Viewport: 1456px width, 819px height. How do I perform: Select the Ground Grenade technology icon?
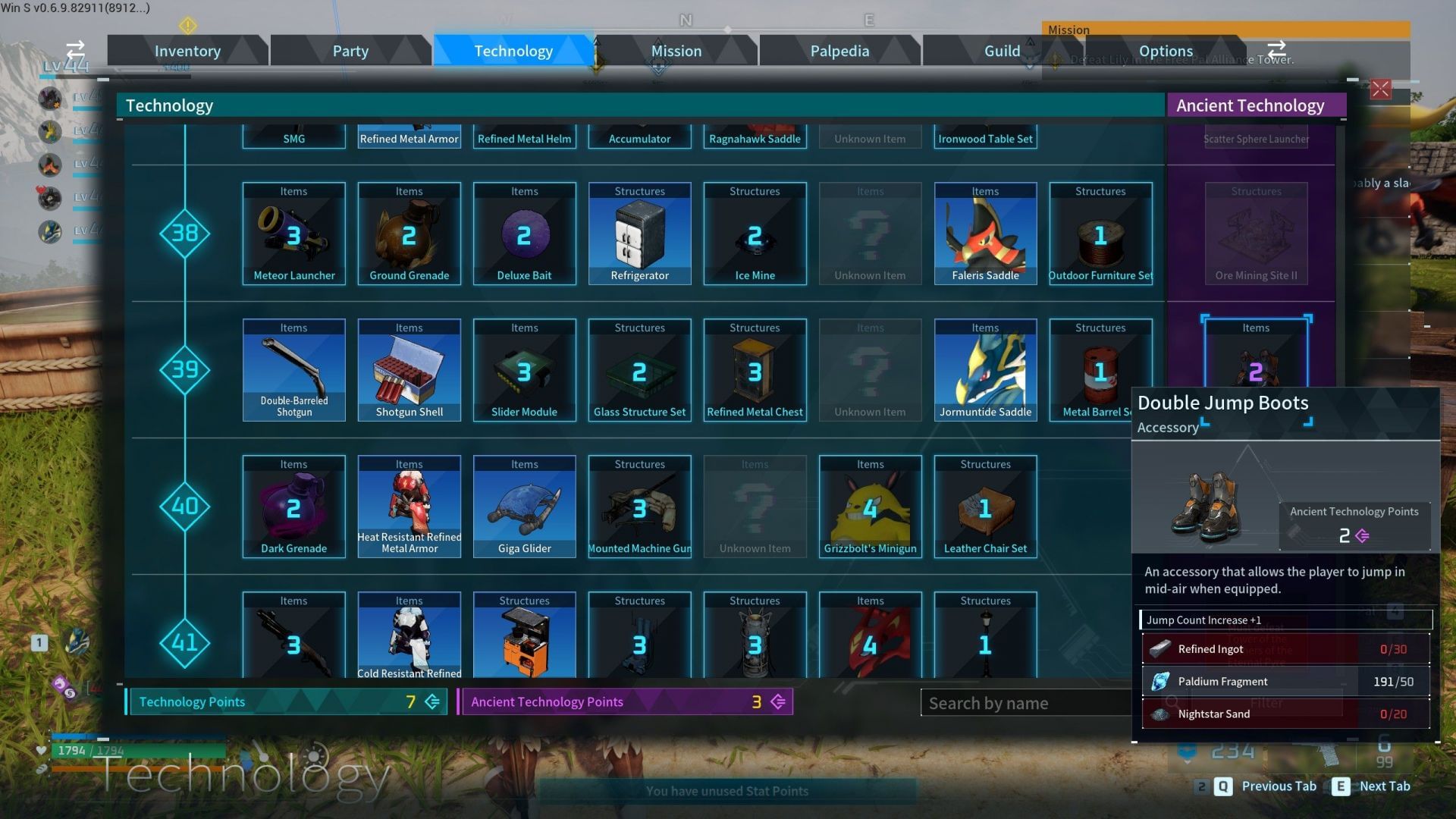click(409, 234)
